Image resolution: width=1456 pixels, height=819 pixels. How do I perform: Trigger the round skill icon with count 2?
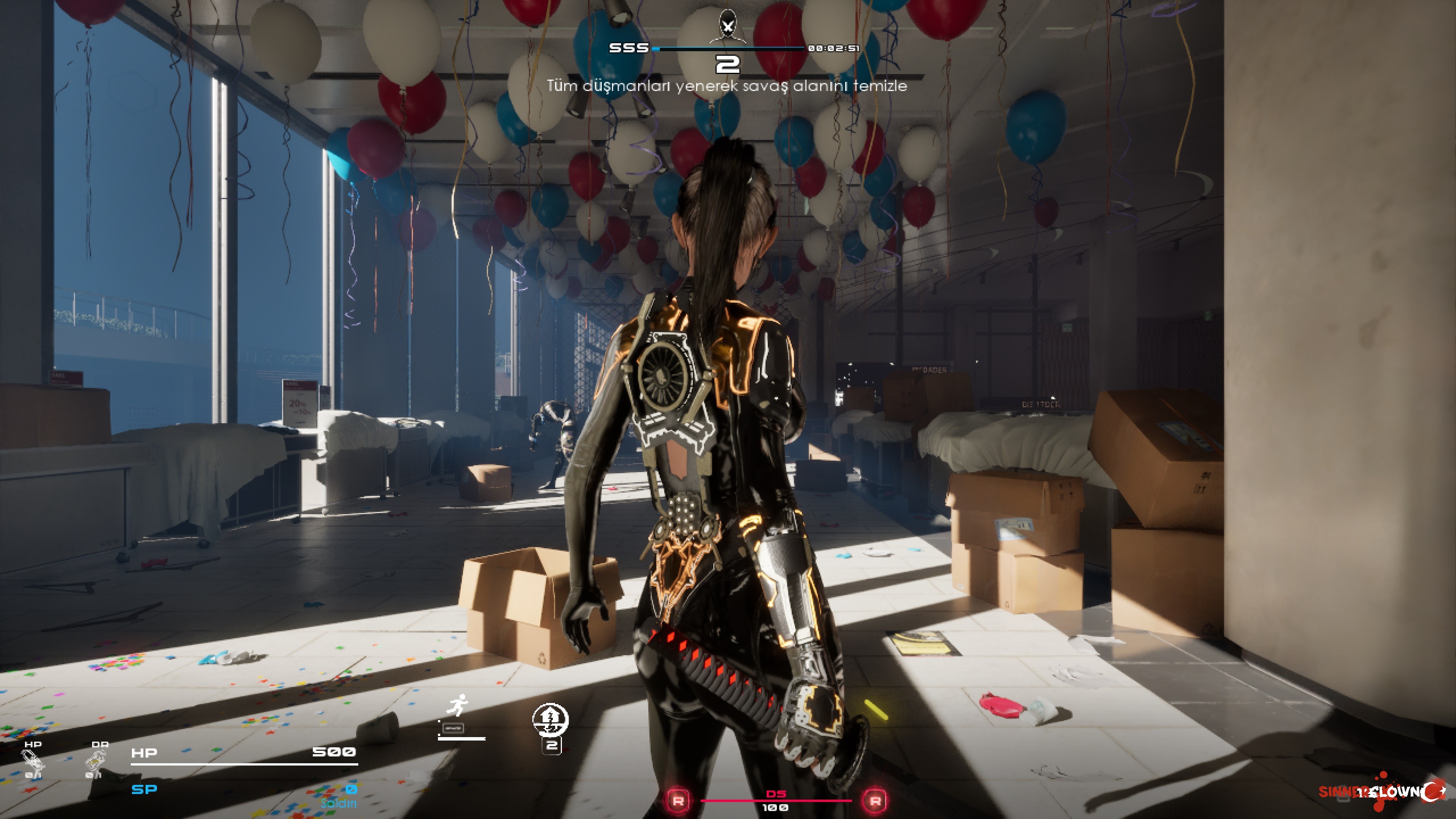550,719
